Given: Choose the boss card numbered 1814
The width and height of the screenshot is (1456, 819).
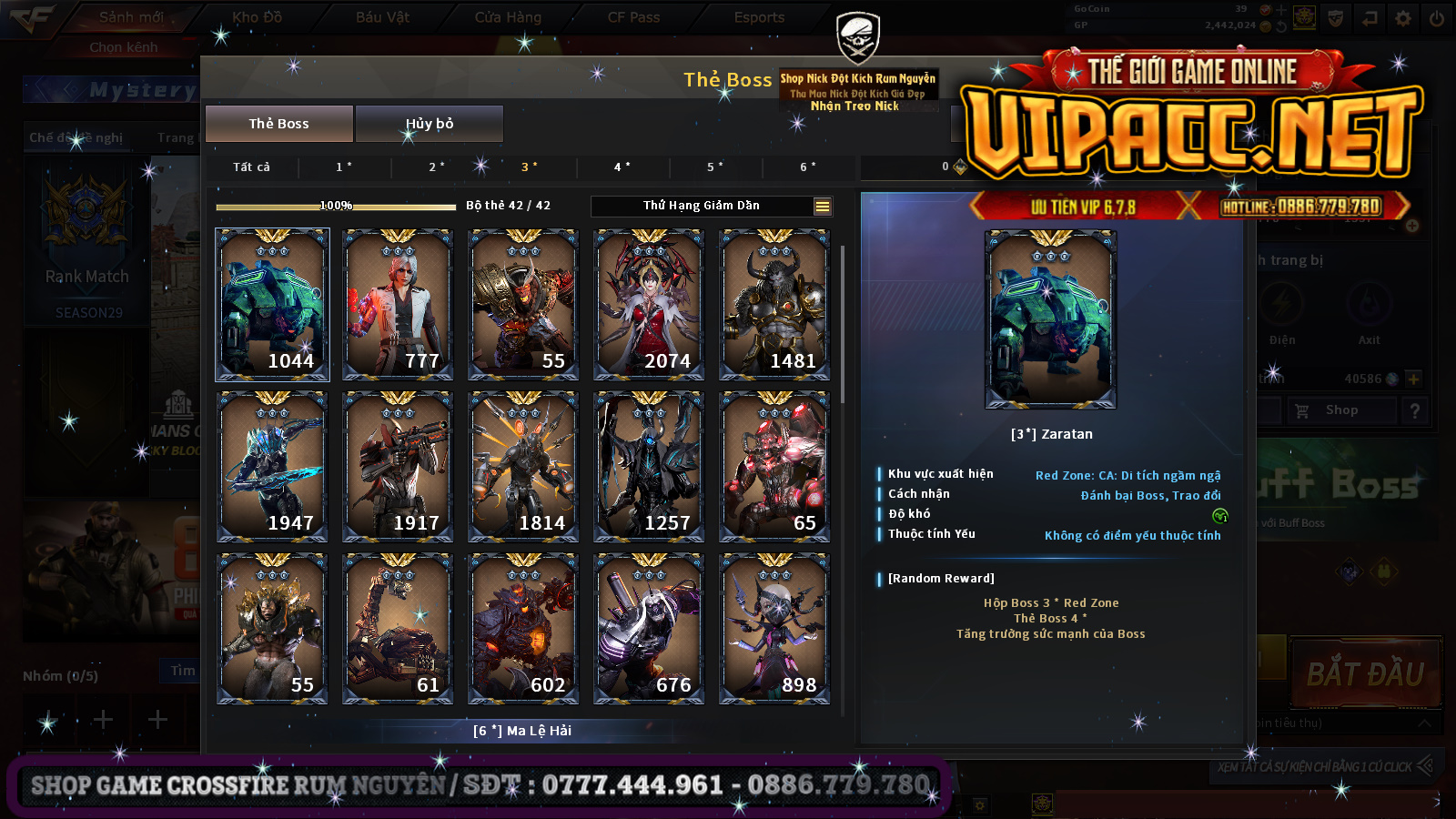Looking at the screenshot, I should 523,466.
